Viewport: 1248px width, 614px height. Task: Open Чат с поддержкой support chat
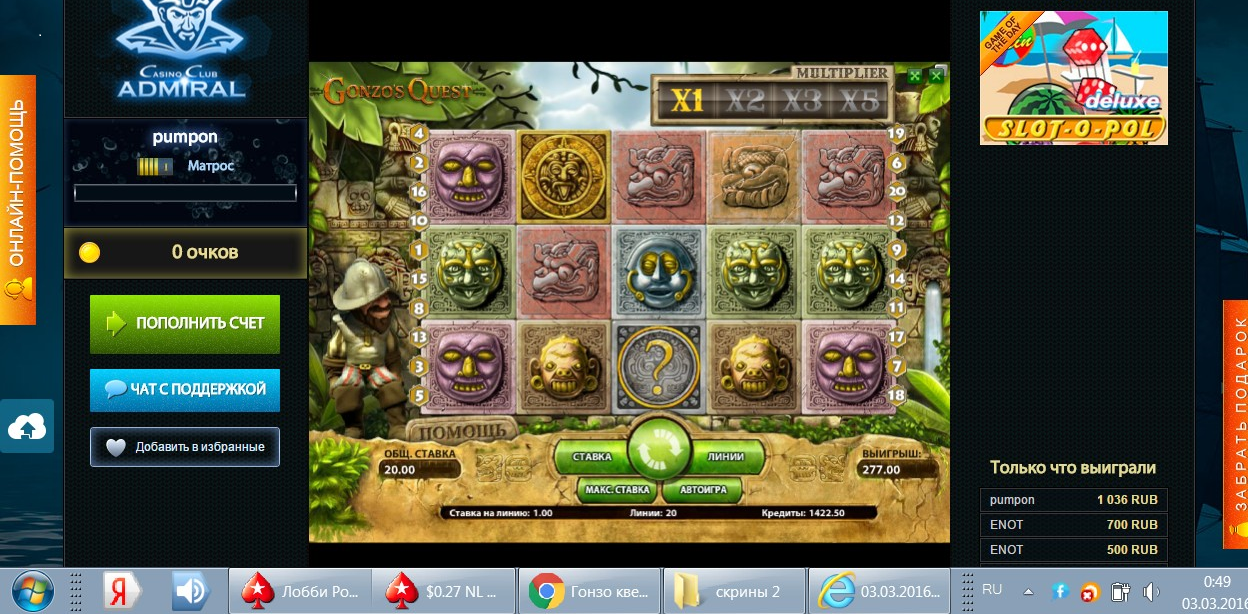(185, 389)
